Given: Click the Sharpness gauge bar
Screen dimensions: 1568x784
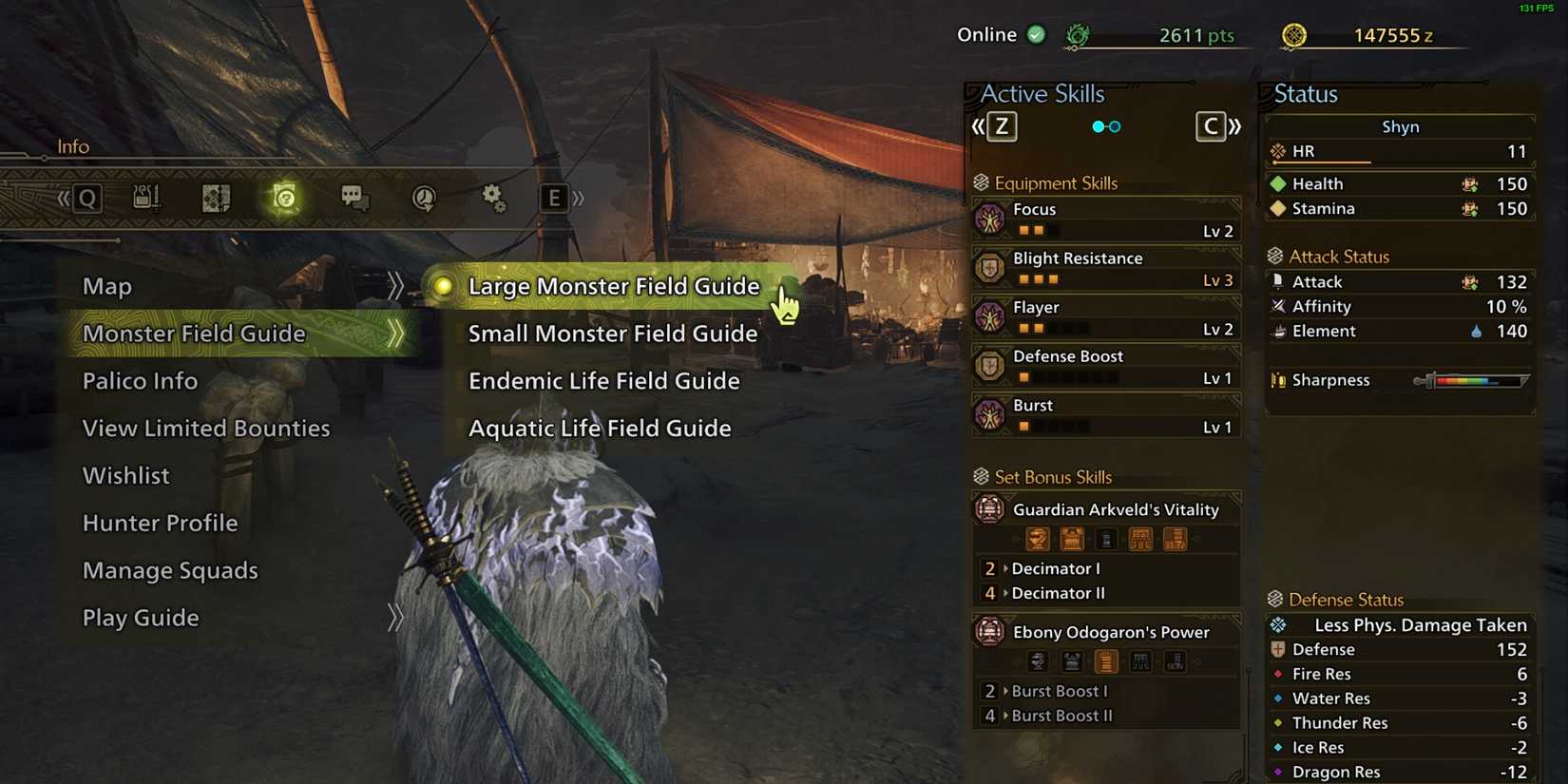Looking at the screenshot, I should coord(1473,380).
